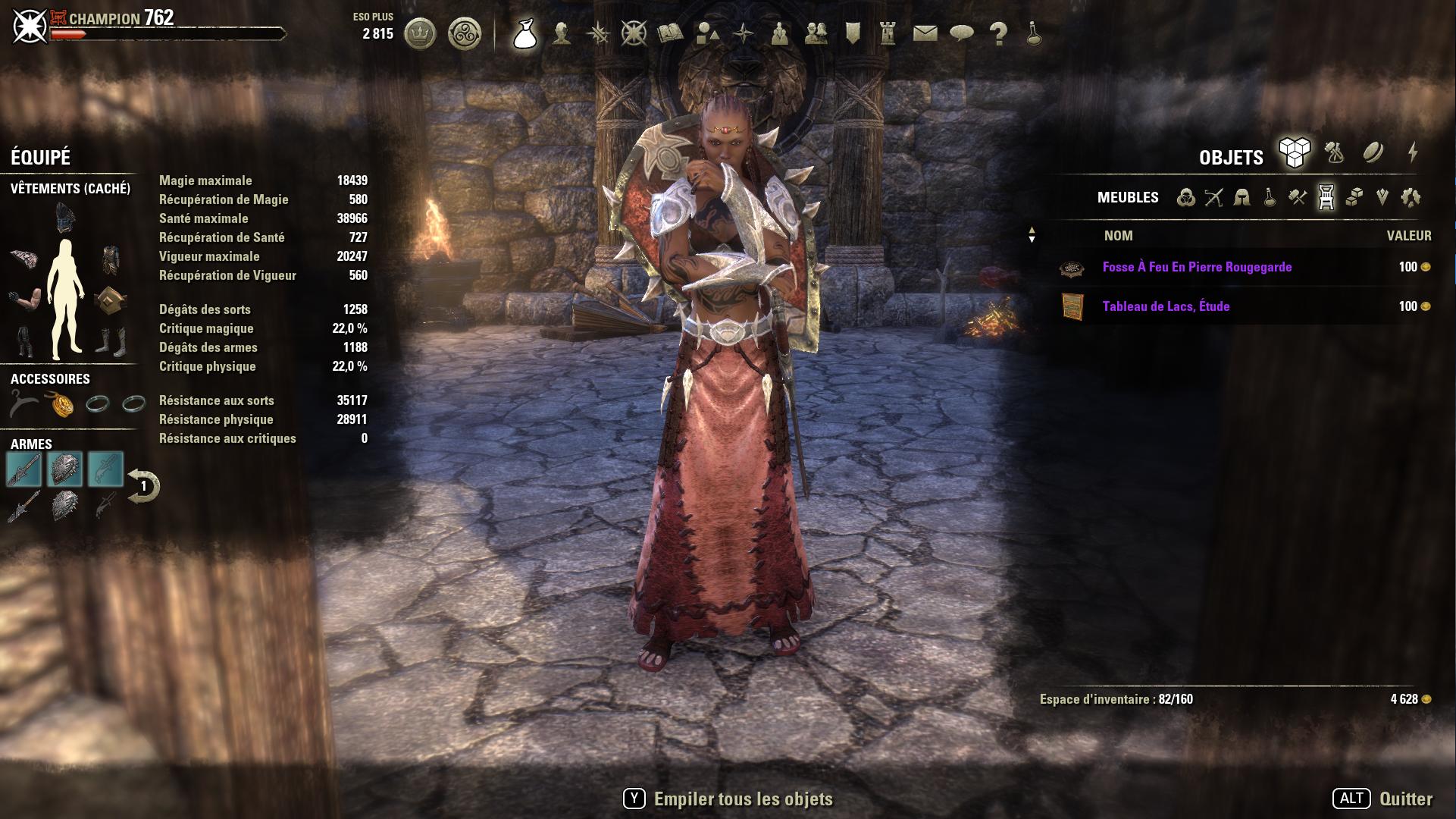Select the equipped boots slot
The image size is (1456, 819).
click(x=111, y=341)
